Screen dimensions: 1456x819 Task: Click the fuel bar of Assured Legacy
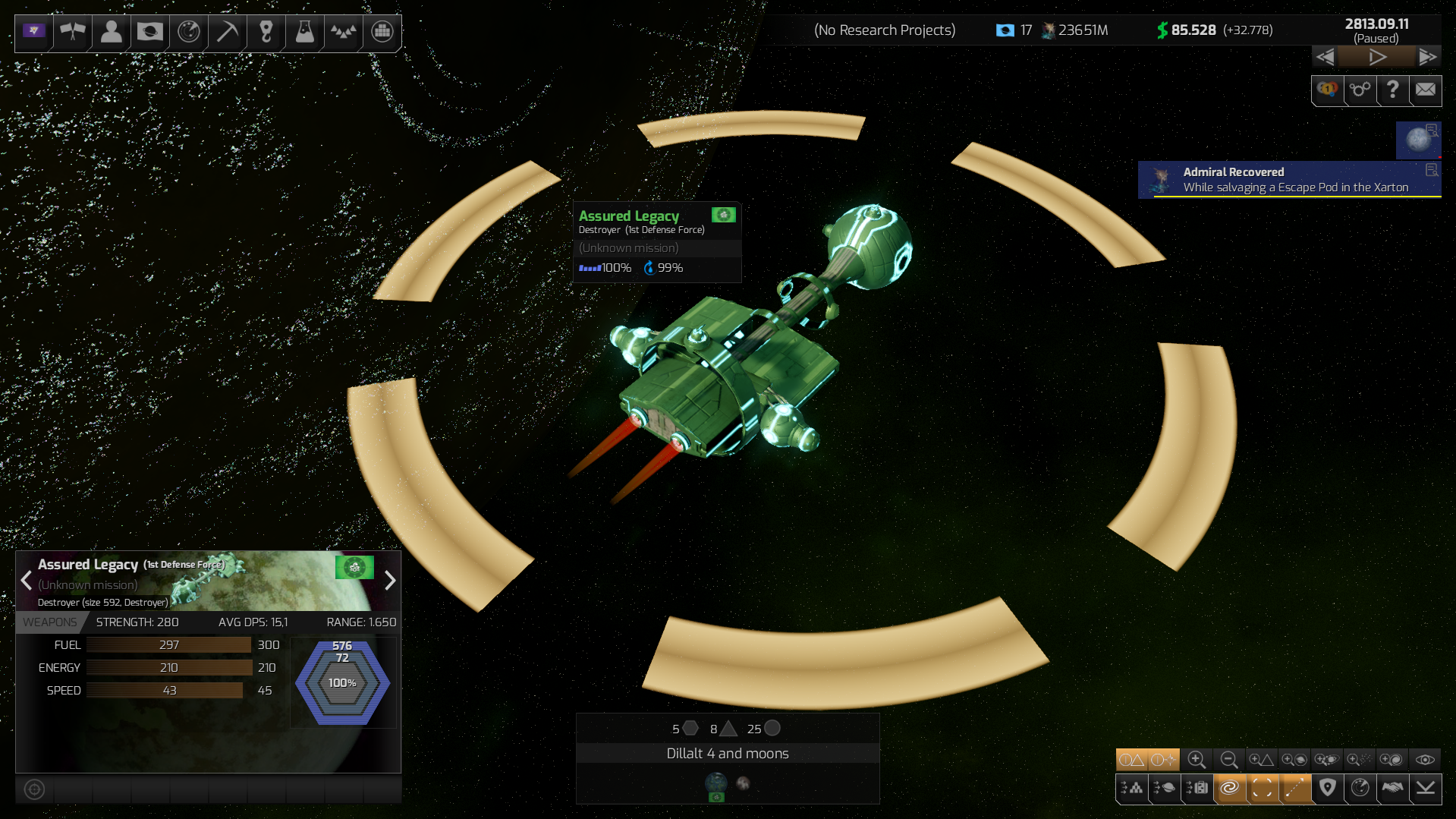click(x=168, y=644)
